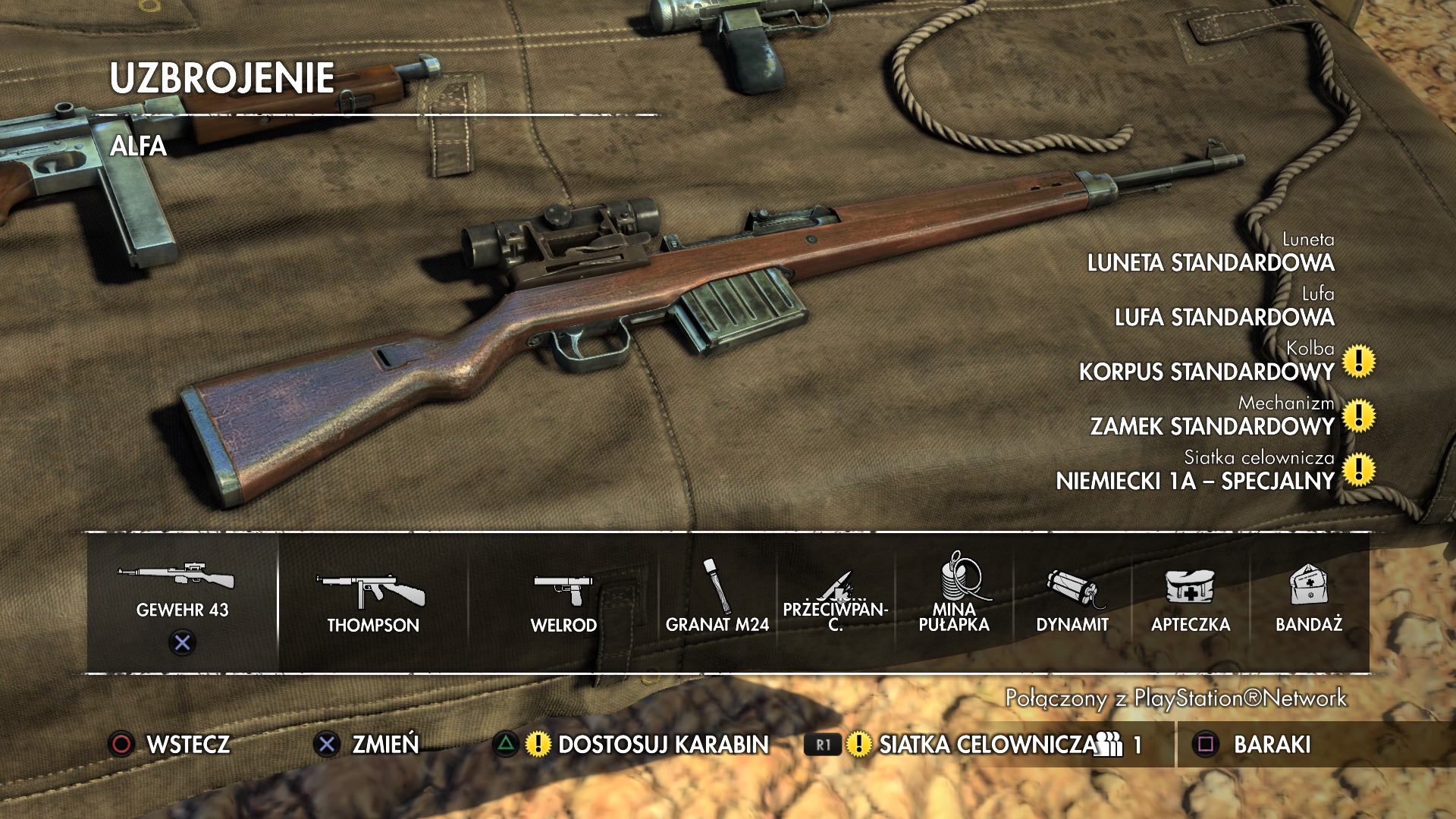Click the Zmień change button

coord(368,745)
